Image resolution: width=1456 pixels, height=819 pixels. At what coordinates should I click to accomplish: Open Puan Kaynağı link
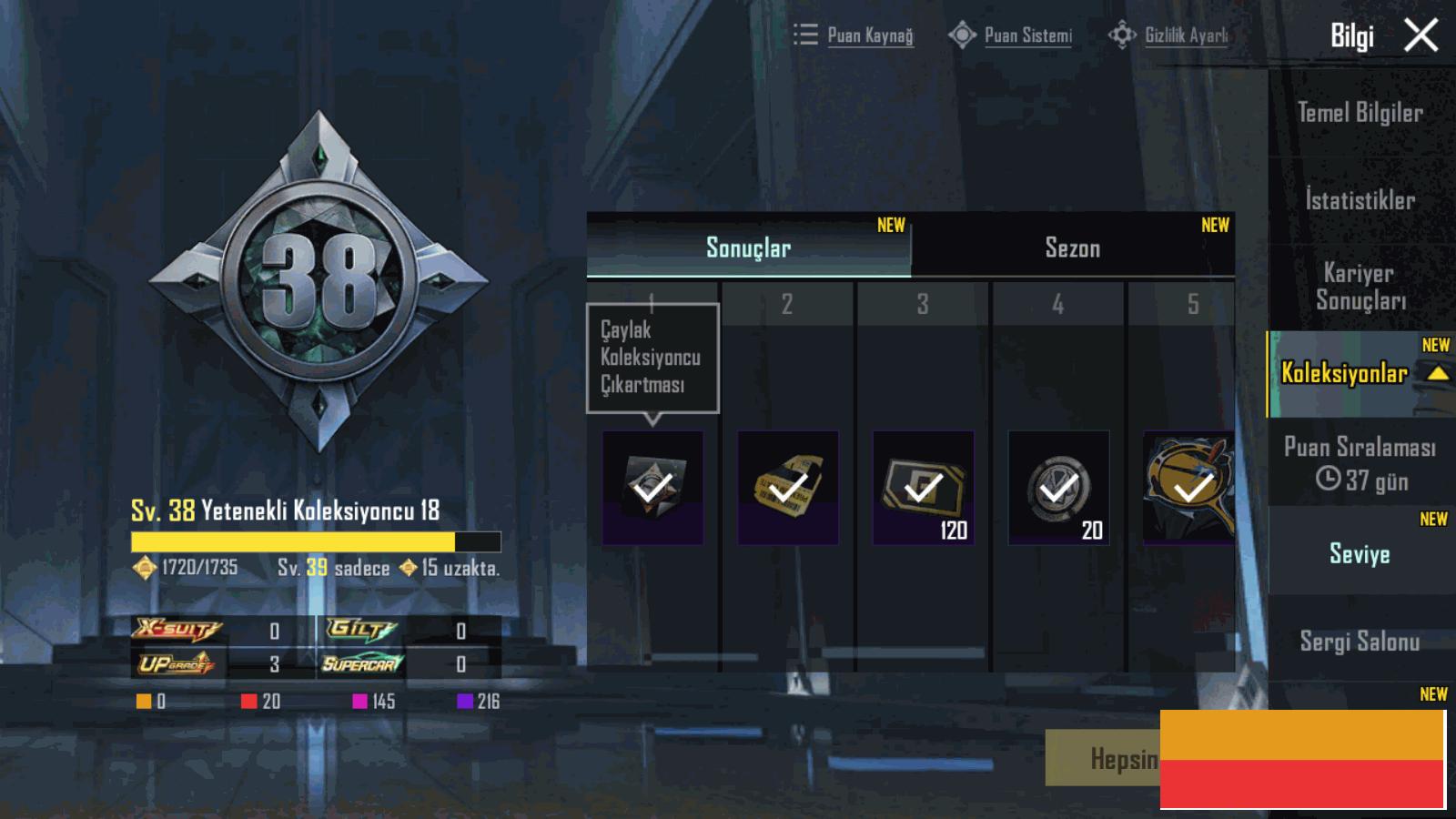tap(854, 35)
